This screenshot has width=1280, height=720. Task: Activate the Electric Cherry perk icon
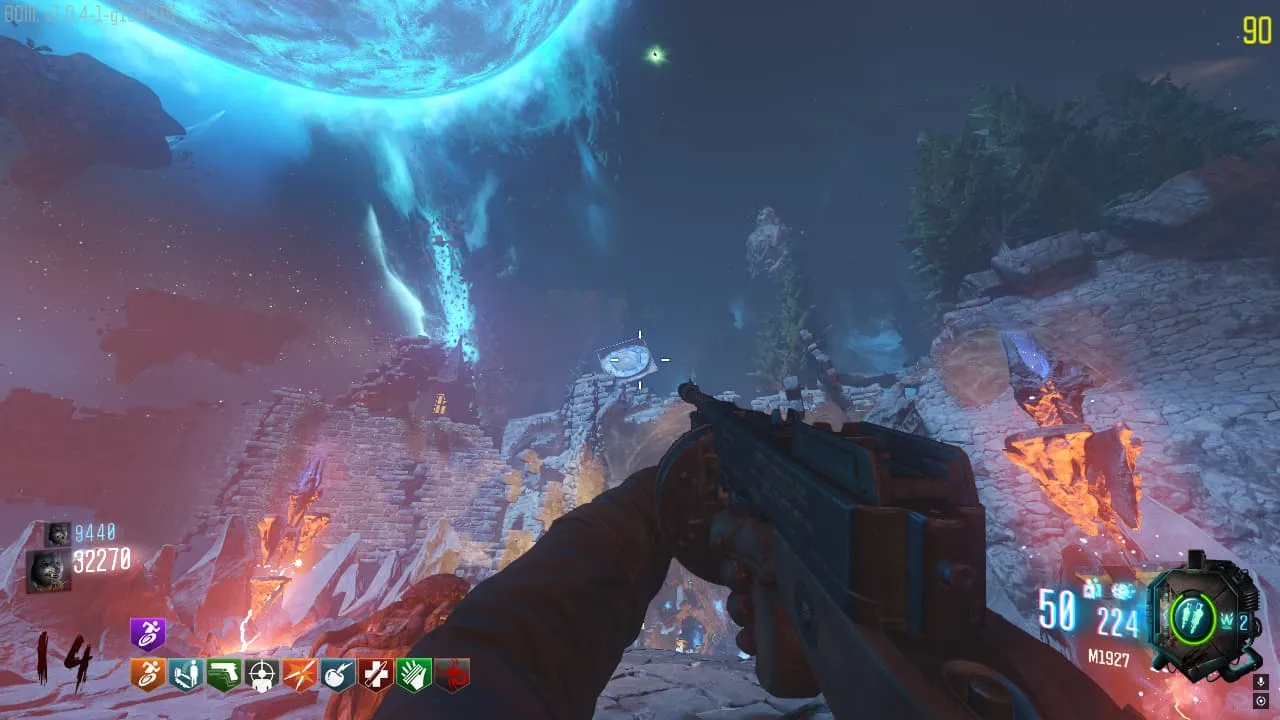point(337,675)
